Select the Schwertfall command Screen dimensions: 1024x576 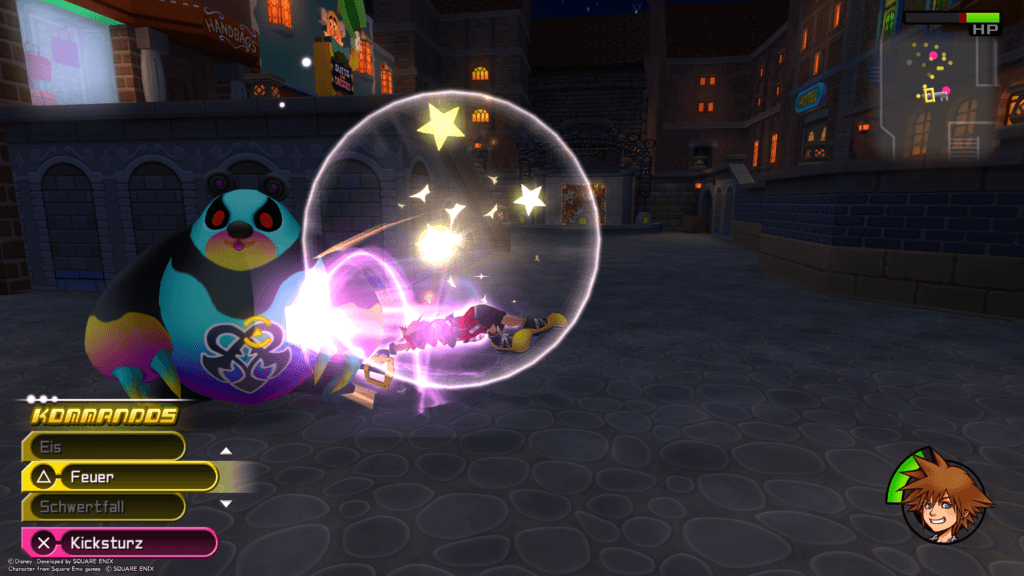click(x=105, y=507)
